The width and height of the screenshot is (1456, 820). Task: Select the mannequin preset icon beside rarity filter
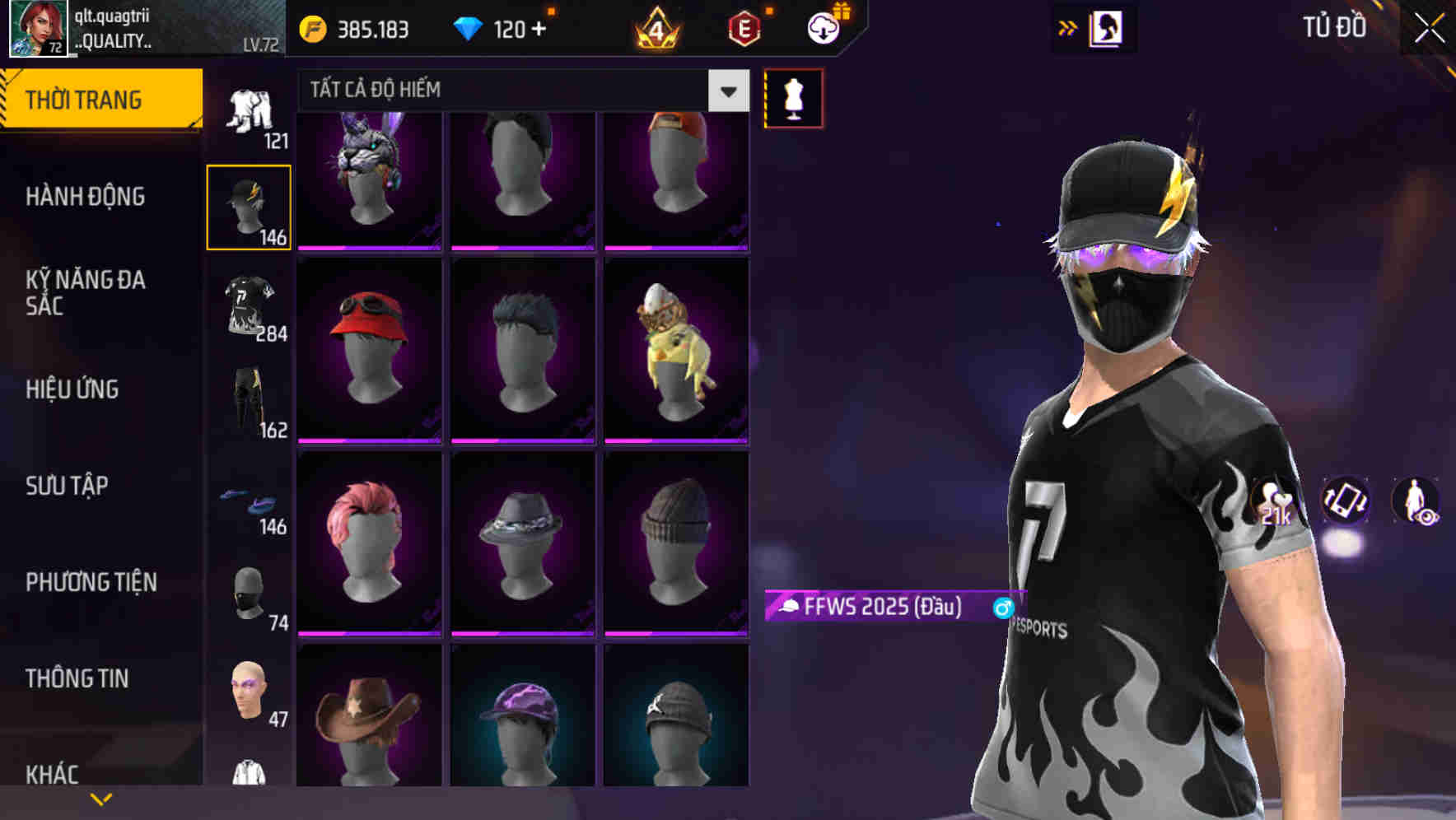(x=793, y=97)
